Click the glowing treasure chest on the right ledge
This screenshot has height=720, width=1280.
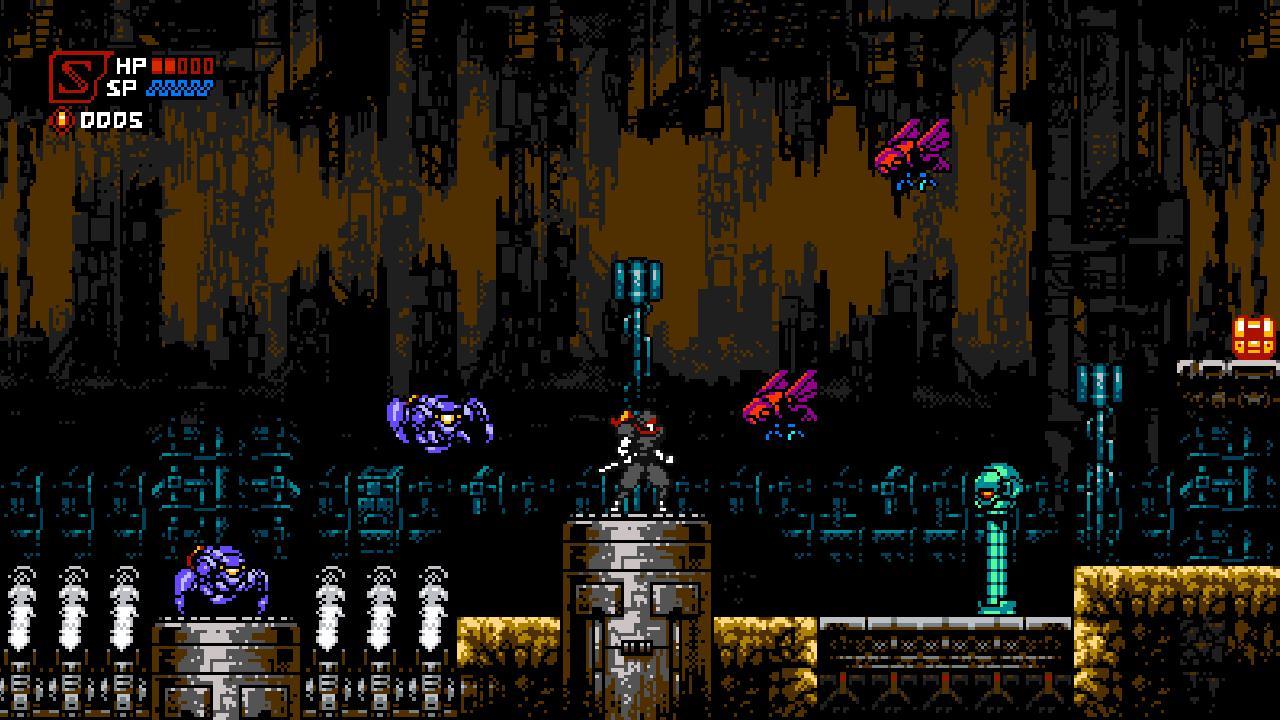(x=1251, y=335)
